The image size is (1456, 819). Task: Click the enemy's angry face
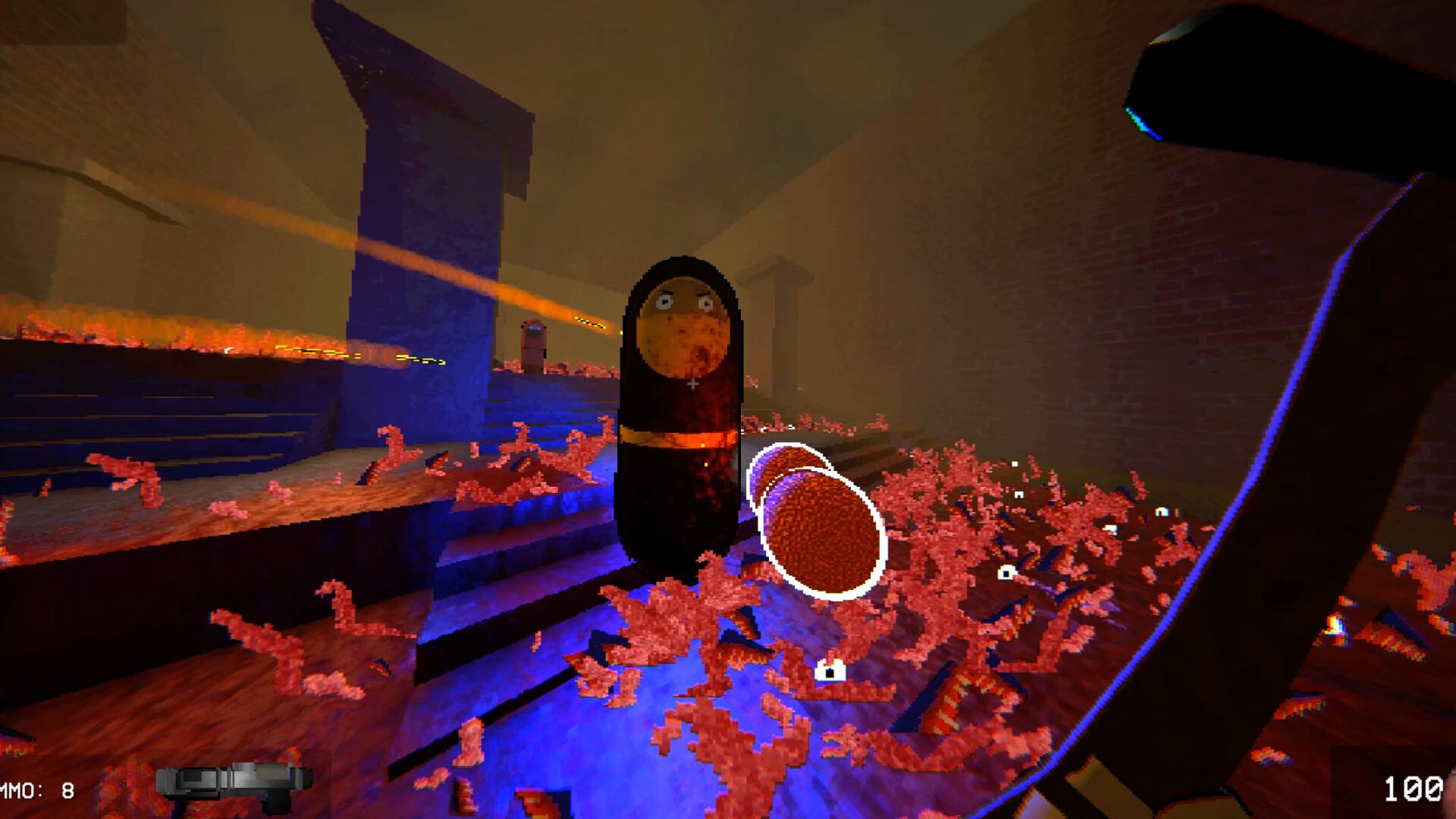[682, 318]
